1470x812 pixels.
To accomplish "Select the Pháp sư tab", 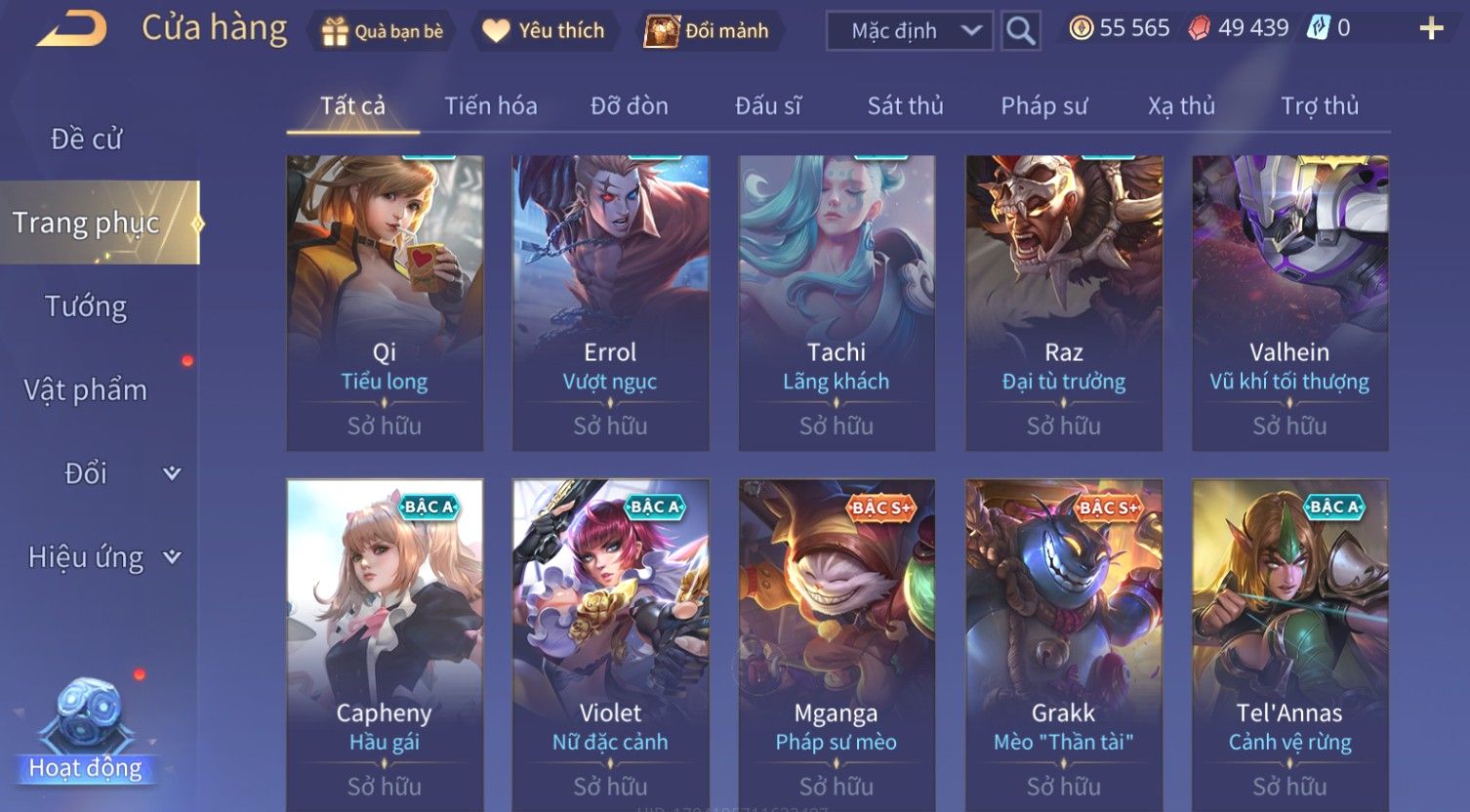I will tap(1043, 105).
